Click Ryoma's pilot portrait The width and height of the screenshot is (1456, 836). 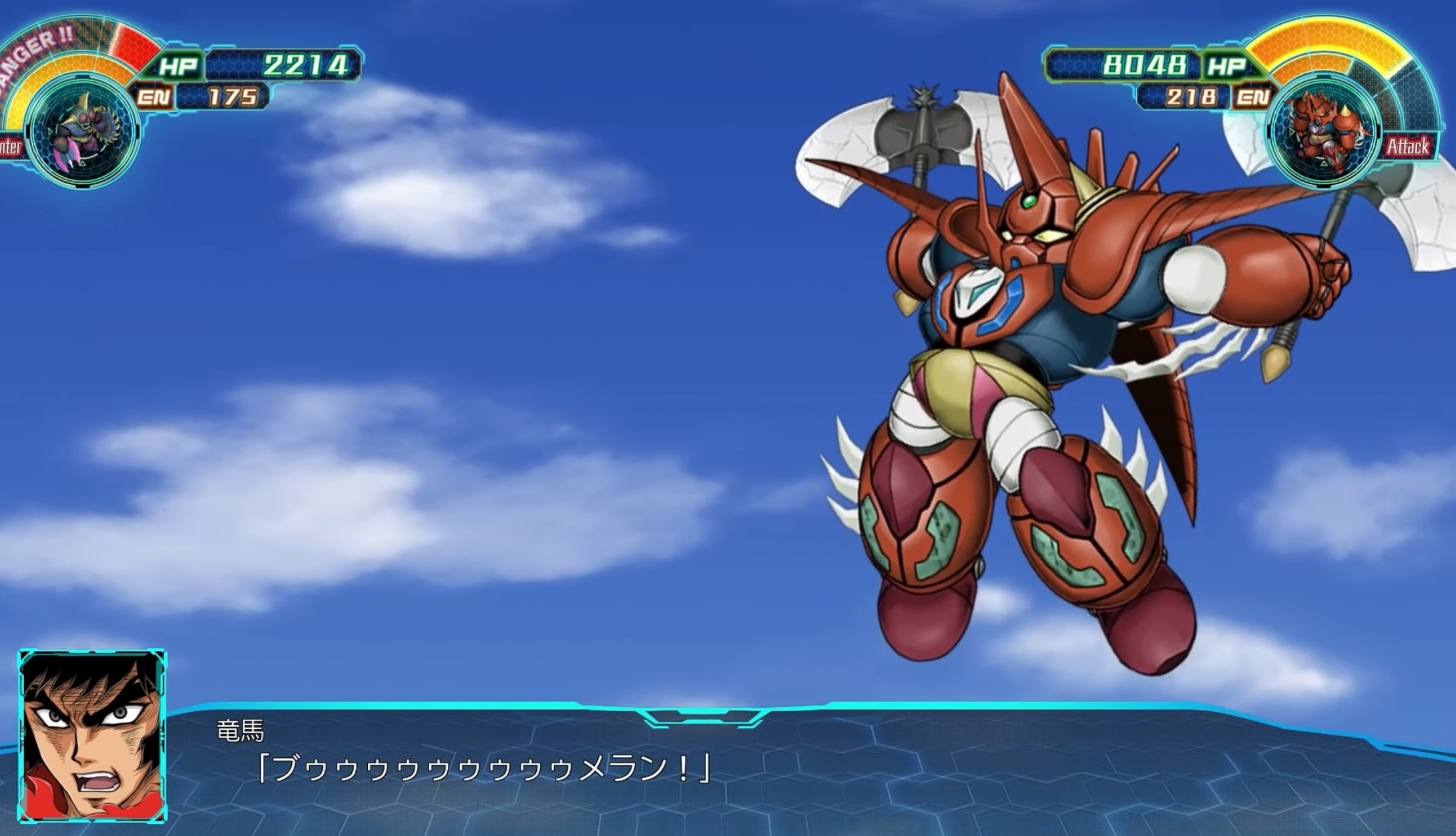[92, 736]
